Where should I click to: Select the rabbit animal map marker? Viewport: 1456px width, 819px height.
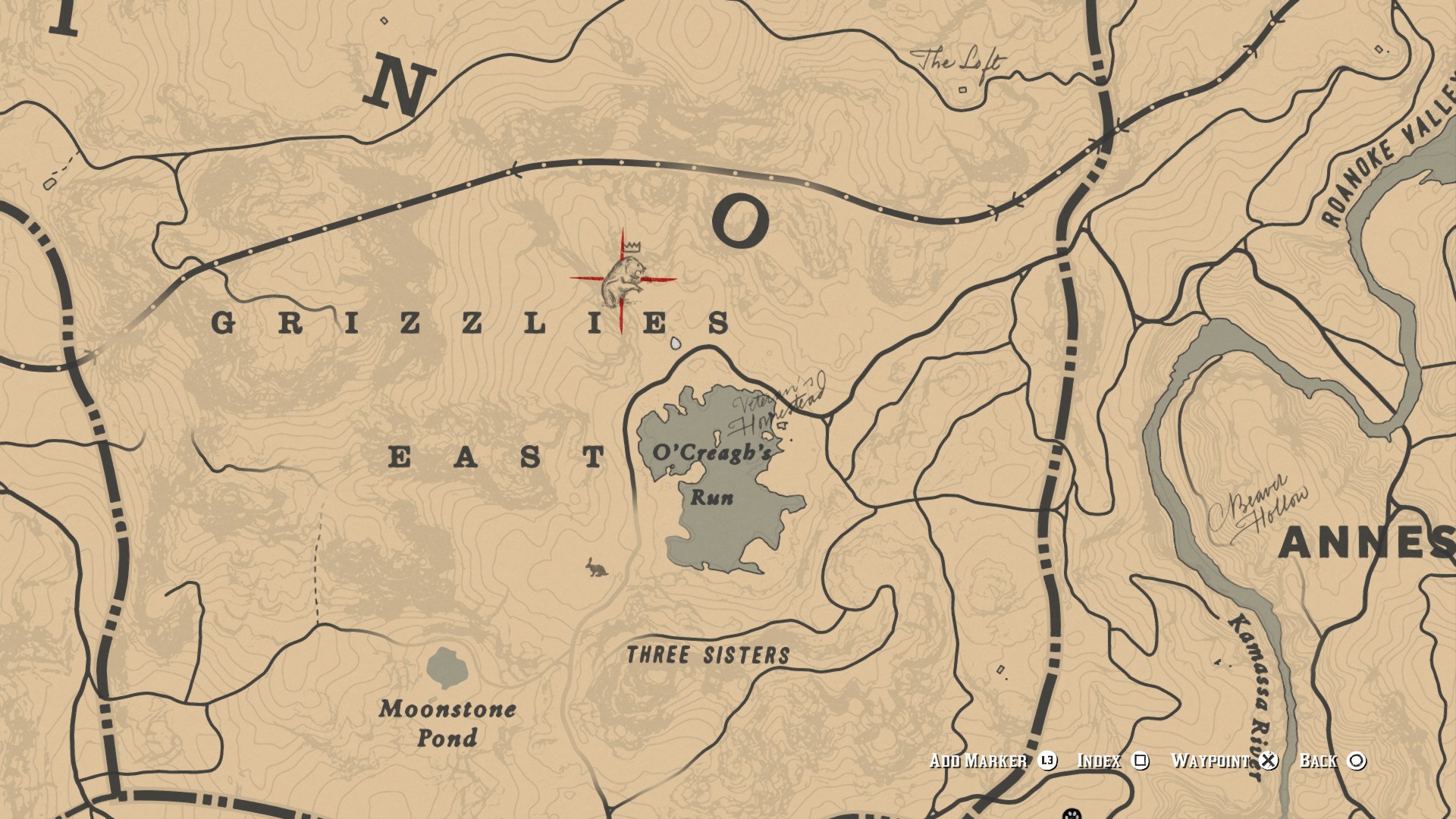596,568
